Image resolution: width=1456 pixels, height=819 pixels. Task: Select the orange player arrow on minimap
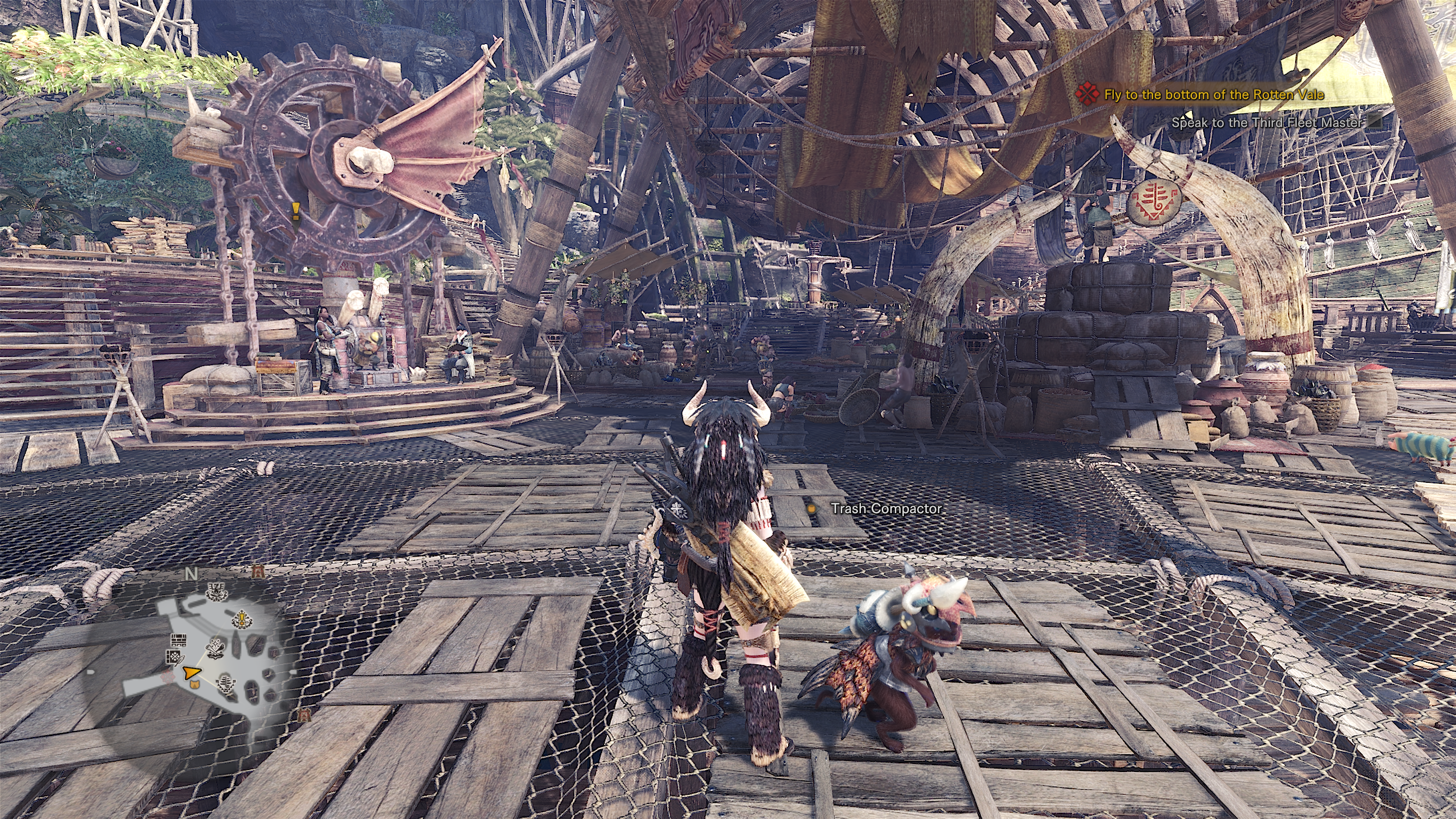pos(192,672)
